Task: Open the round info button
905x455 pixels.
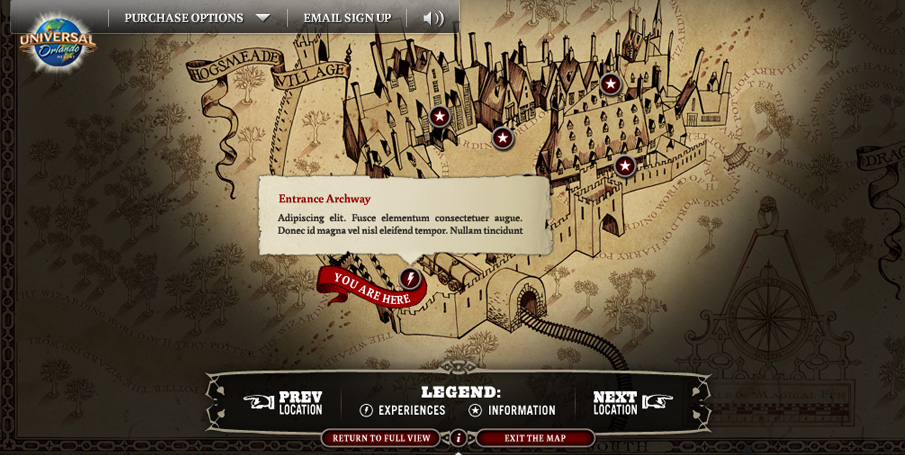Action: [x=458, y=438]
